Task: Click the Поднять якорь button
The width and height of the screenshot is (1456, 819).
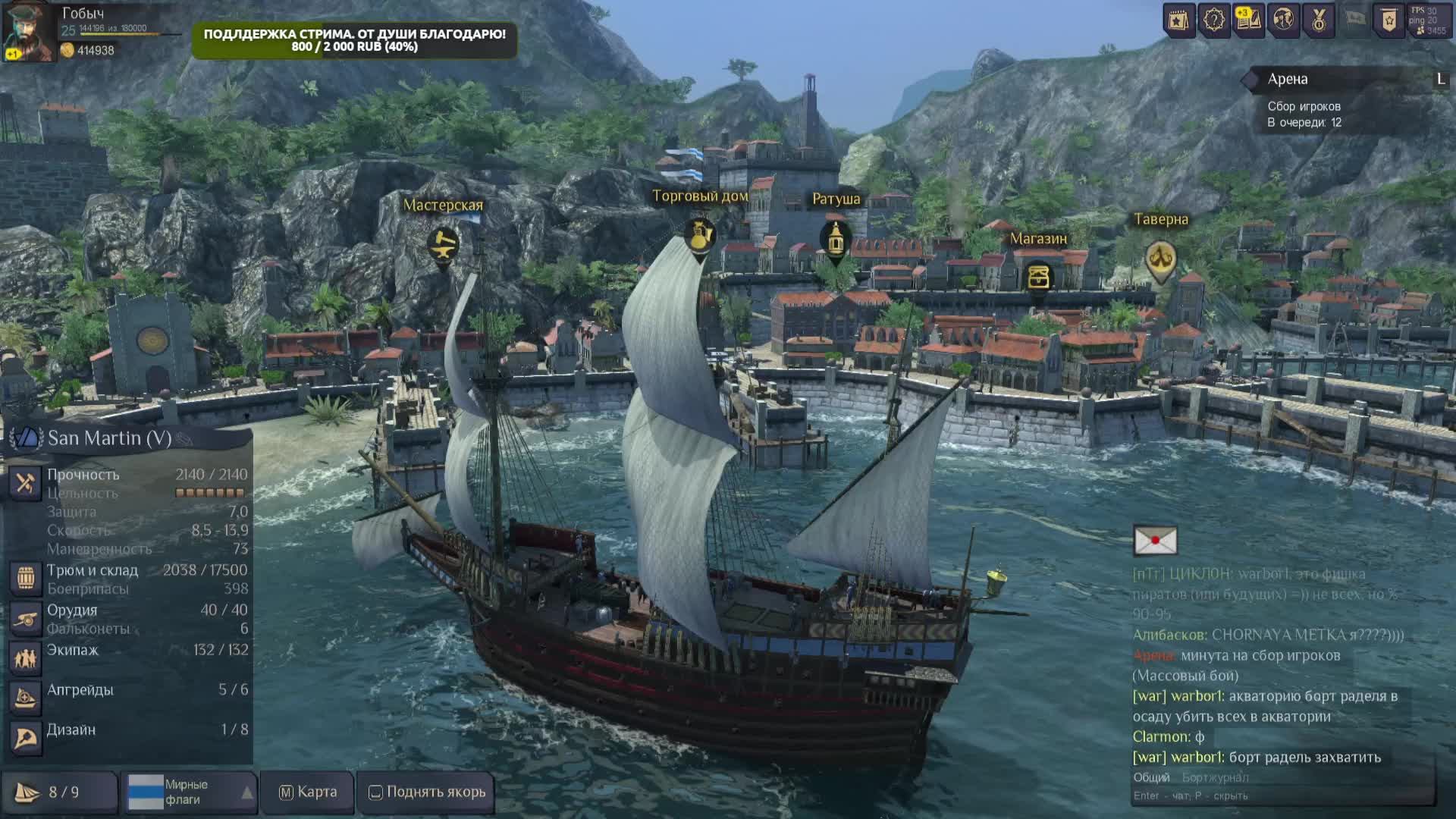Action: click(427, 792)
